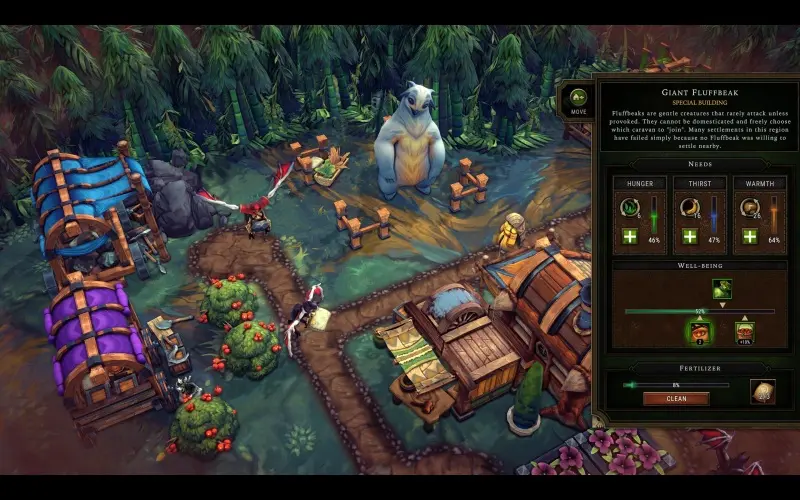Select the green well-being effect icon above the bar
The width and height of the screenshot is (800, 500).
click(x=721, y=289)
